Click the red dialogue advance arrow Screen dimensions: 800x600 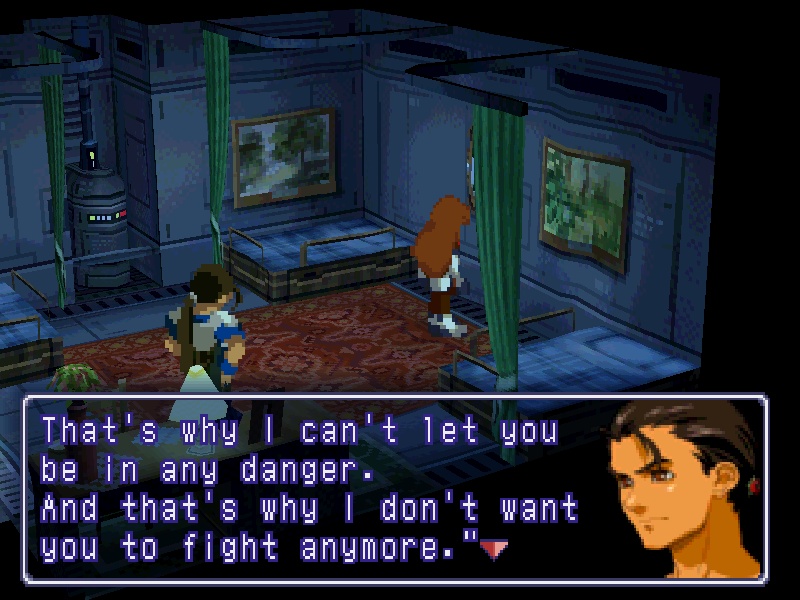pos(494,548)
